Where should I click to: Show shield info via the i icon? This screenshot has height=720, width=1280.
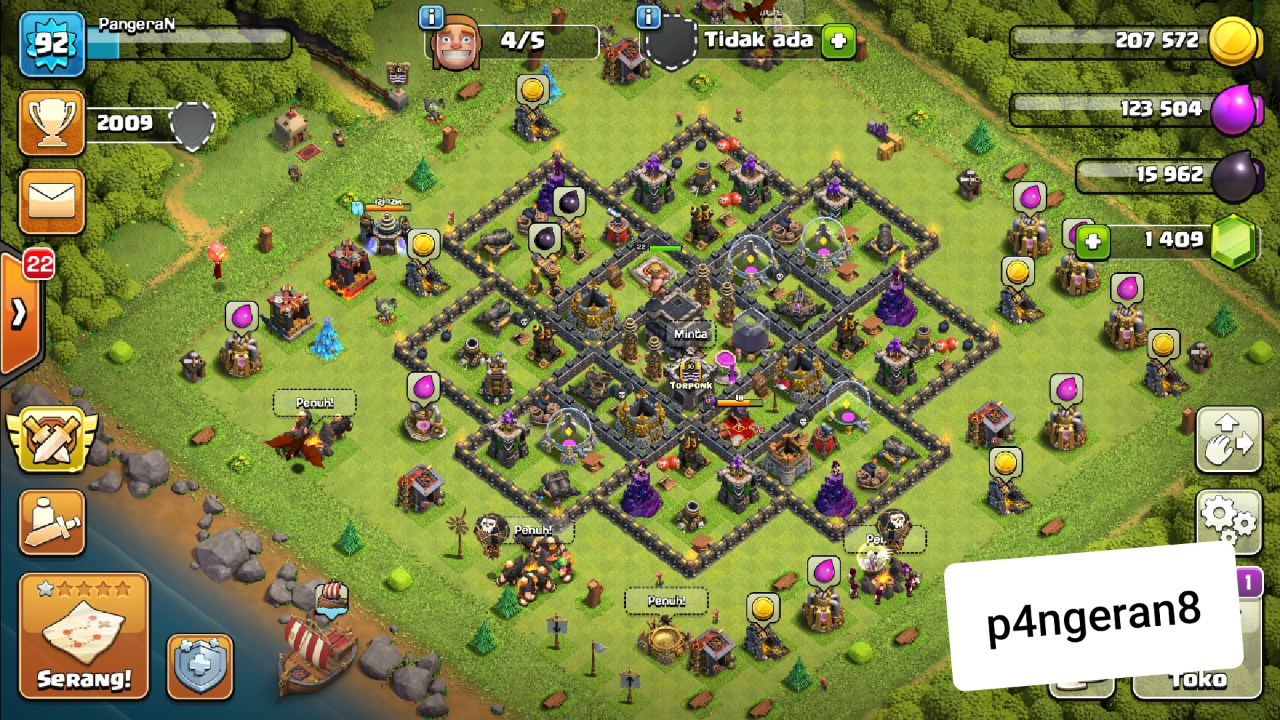coord(648,17)
